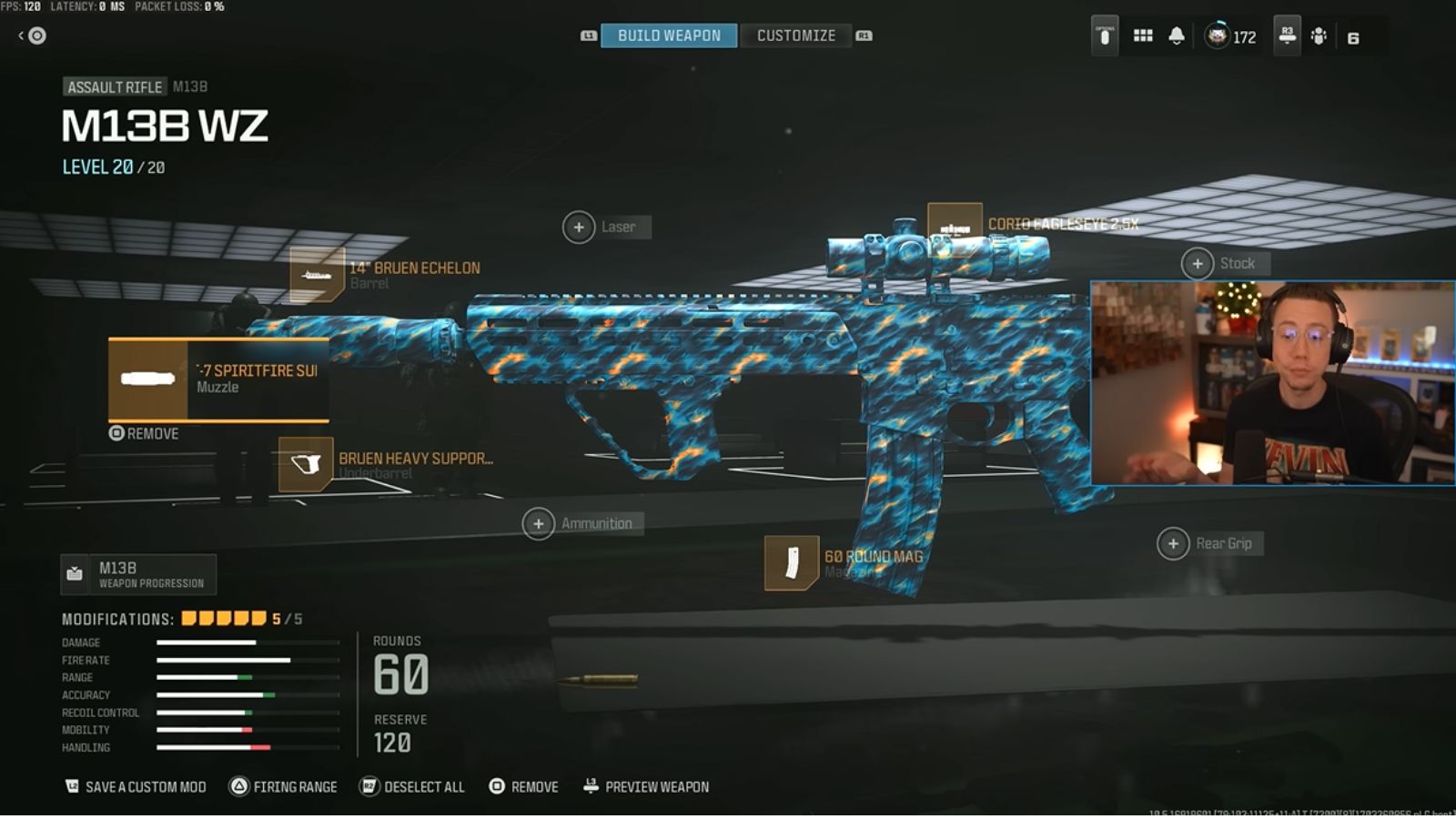Click the party/social icon next to the 6
This screenshot has height=819, width=1456.
click(x=1319, y=36)
